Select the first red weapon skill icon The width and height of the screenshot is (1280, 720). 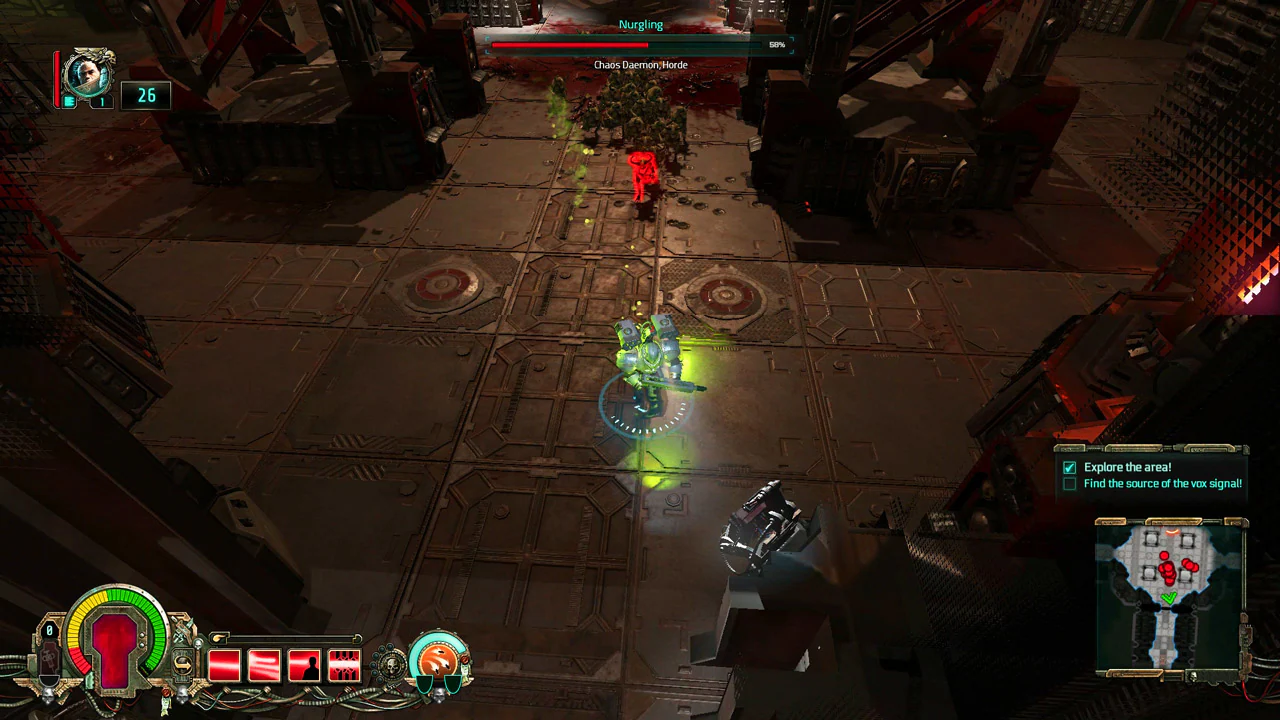click(x=224, y=665)
